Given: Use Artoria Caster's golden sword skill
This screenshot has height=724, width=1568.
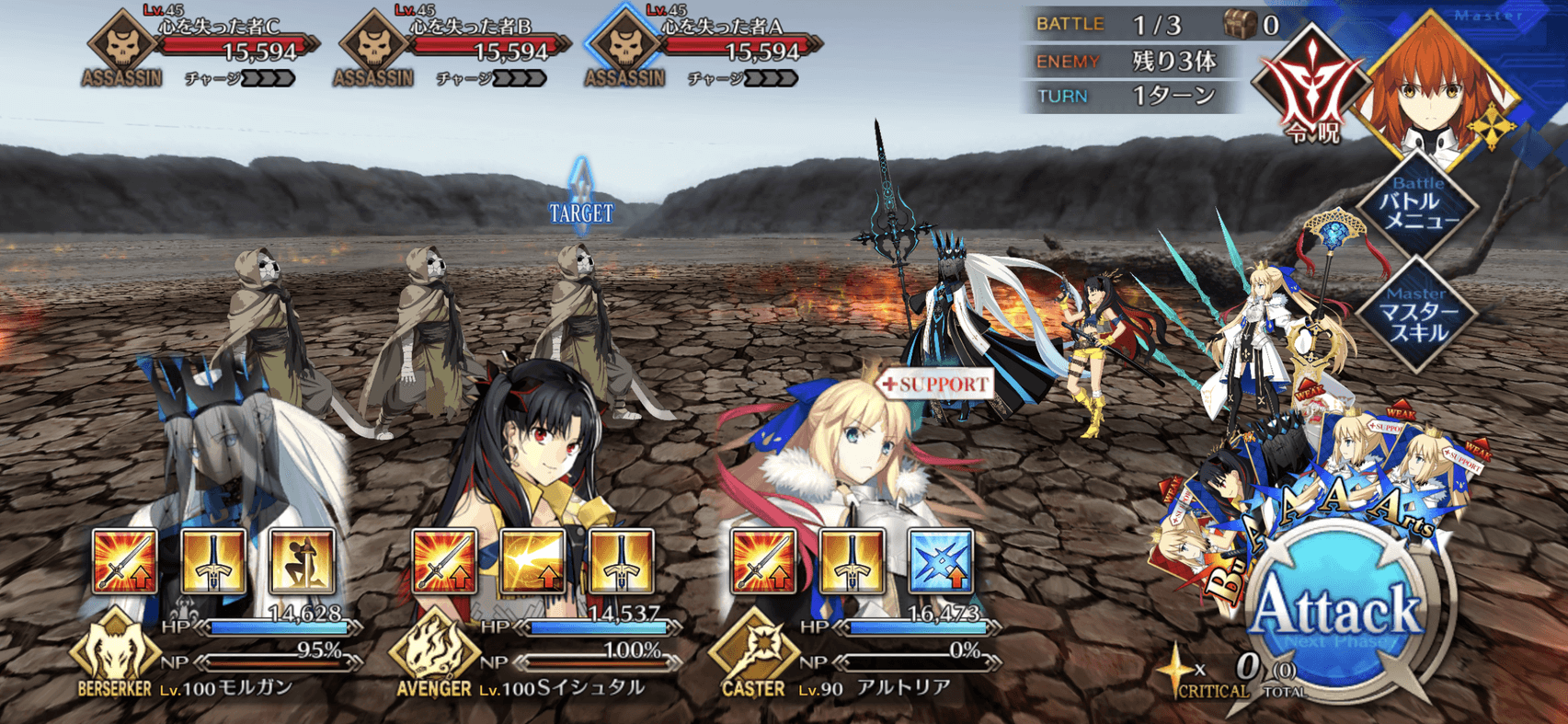Looking at the screenshot, I should pos(852,560).
